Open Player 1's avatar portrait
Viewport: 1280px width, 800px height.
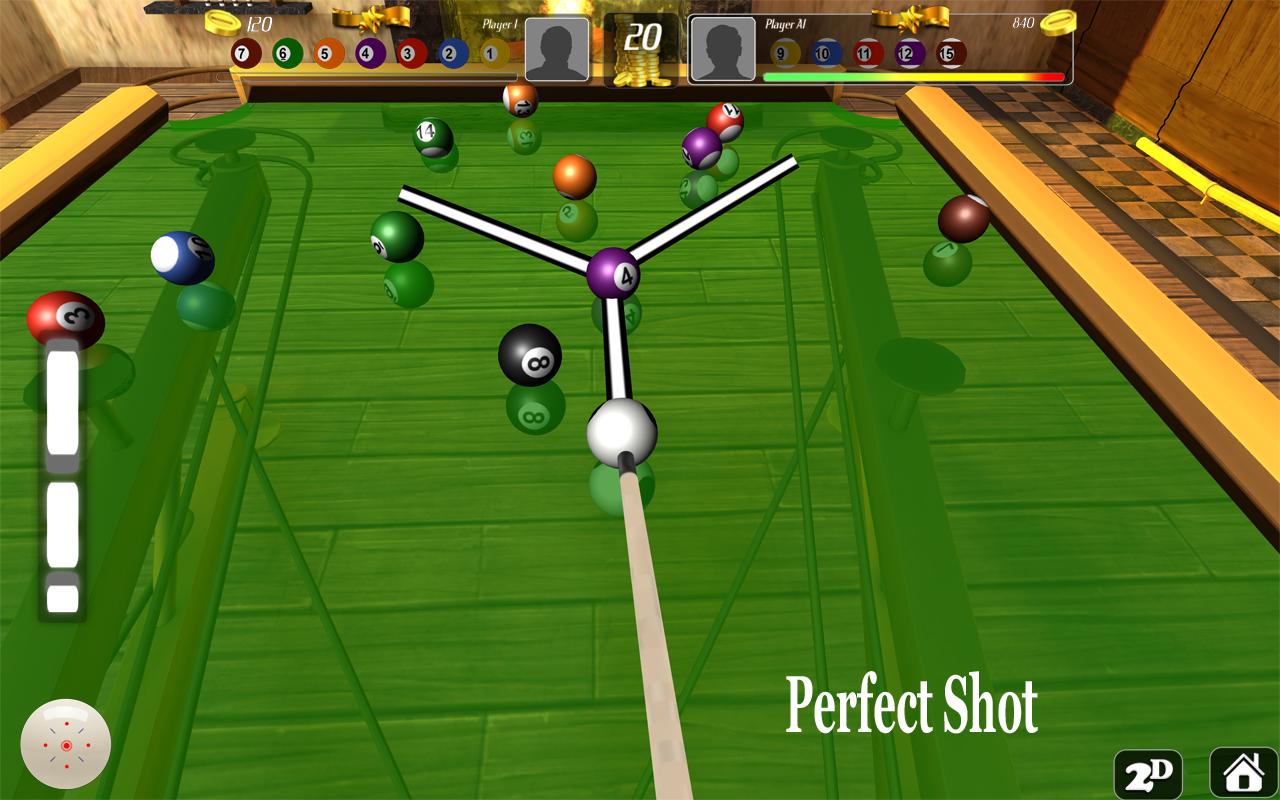tap(557, 48)
